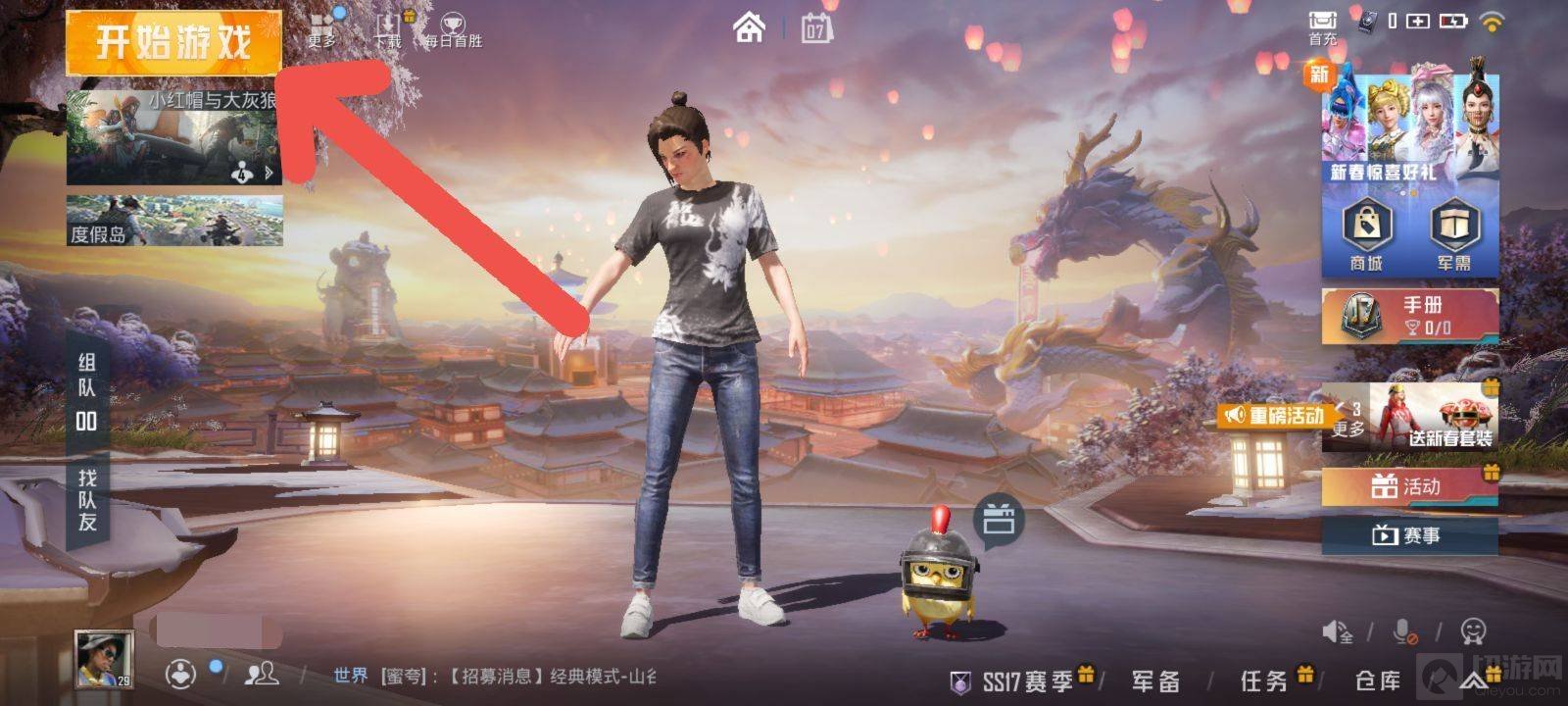The image size is (1568, 706).
Task: Check the 每日首胜 trophy icon
Action: pyautogui.click(x=453, y=29)
